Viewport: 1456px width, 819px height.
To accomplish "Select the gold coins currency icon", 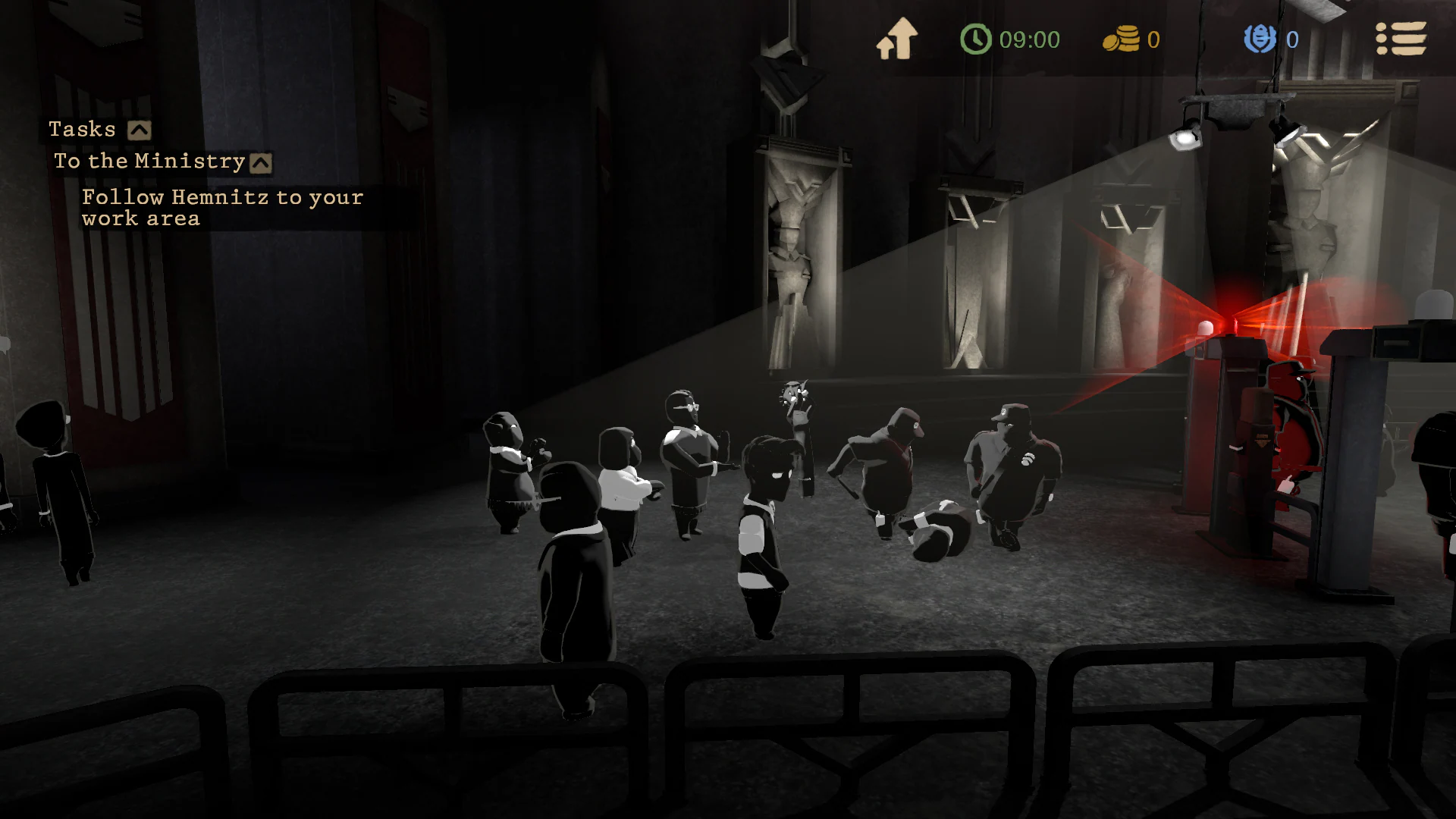I will [x=1122, y=39].
